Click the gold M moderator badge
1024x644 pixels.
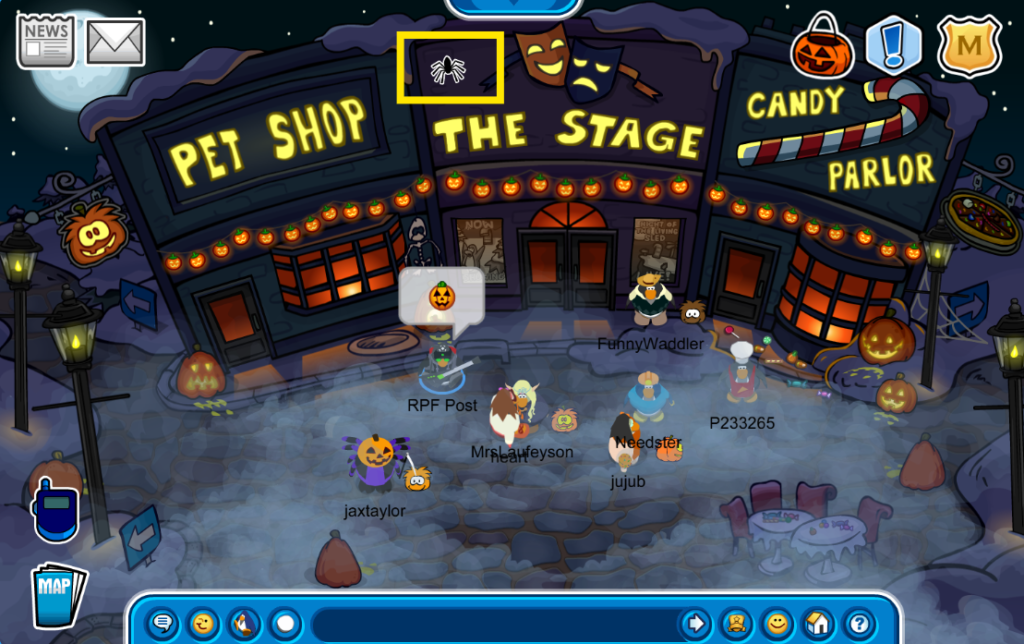969,45
